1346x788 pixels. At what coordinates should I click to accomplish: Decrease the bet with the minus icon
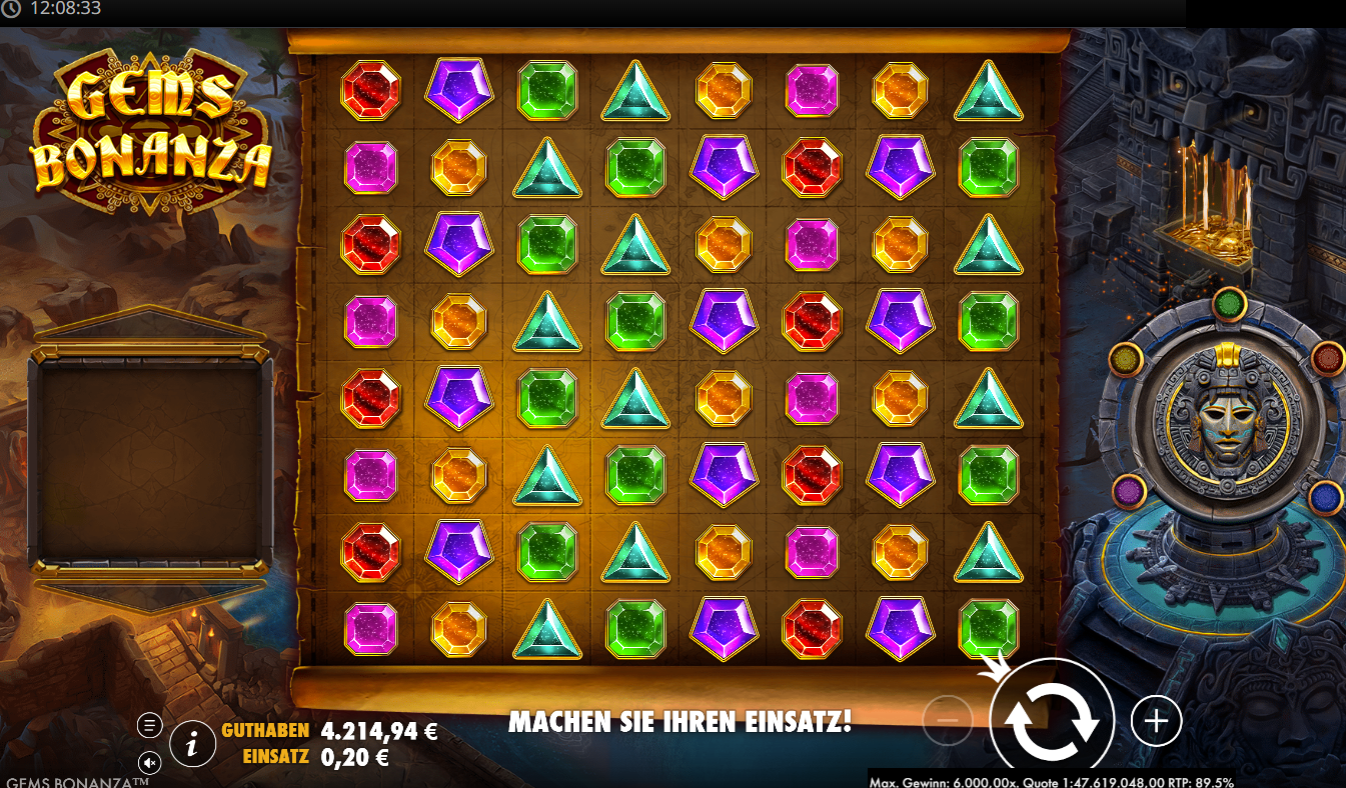(x=948, y=719)
